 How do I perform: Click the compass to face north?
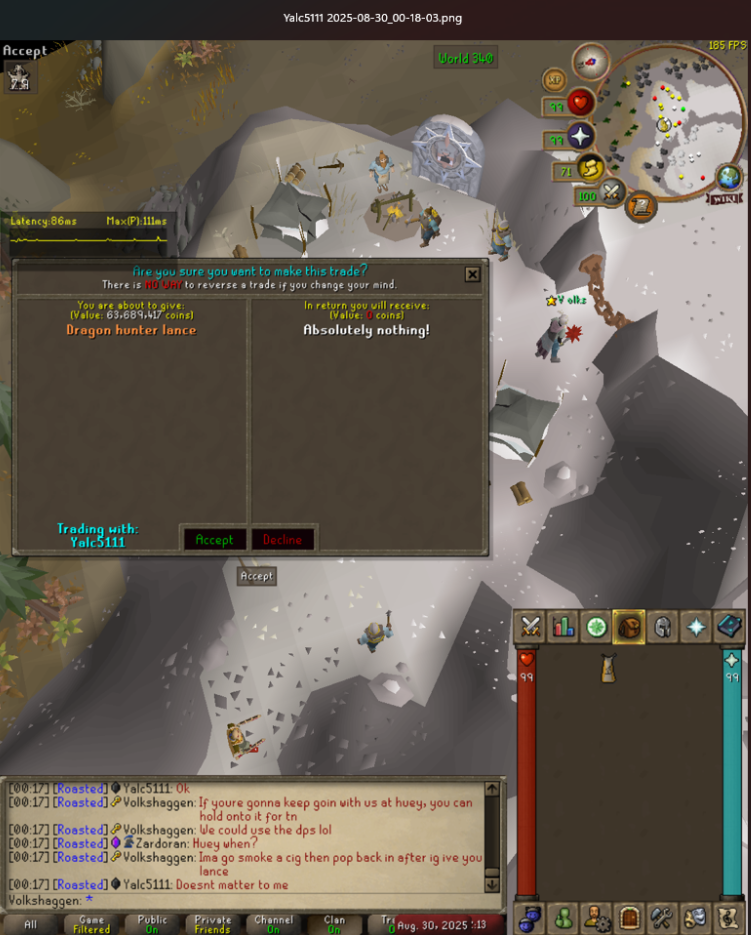pos(591,62)
